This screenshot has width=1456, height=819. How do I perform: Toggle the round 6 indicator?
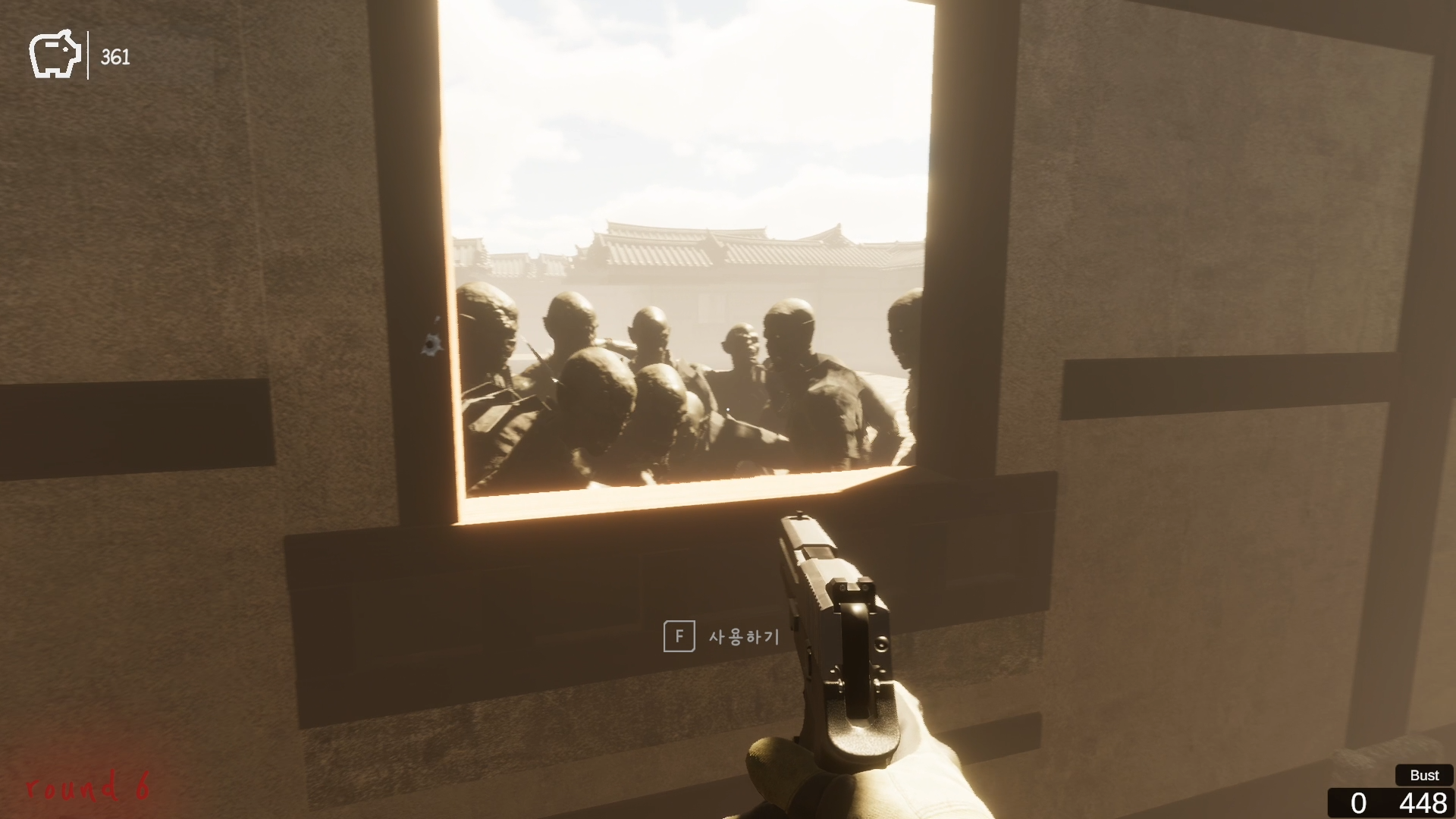pyautogui.click(x=87, y=786)
